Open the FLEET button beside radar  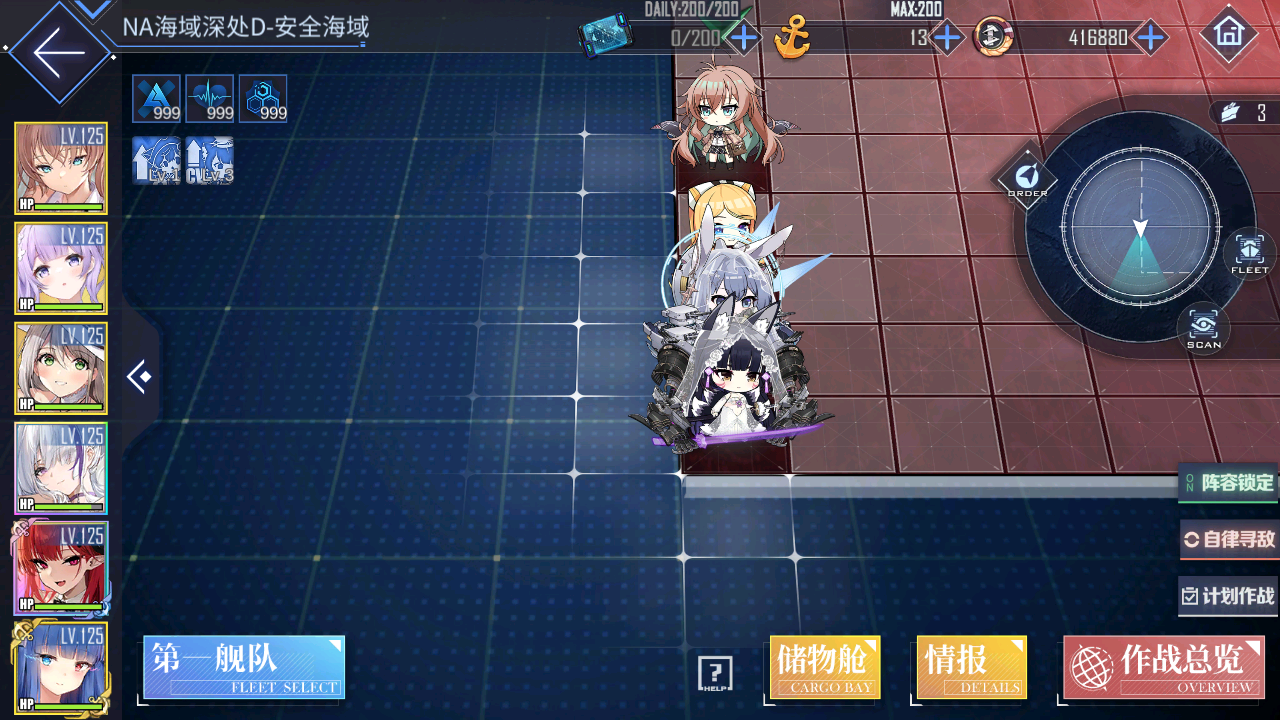coord(1249,252)
